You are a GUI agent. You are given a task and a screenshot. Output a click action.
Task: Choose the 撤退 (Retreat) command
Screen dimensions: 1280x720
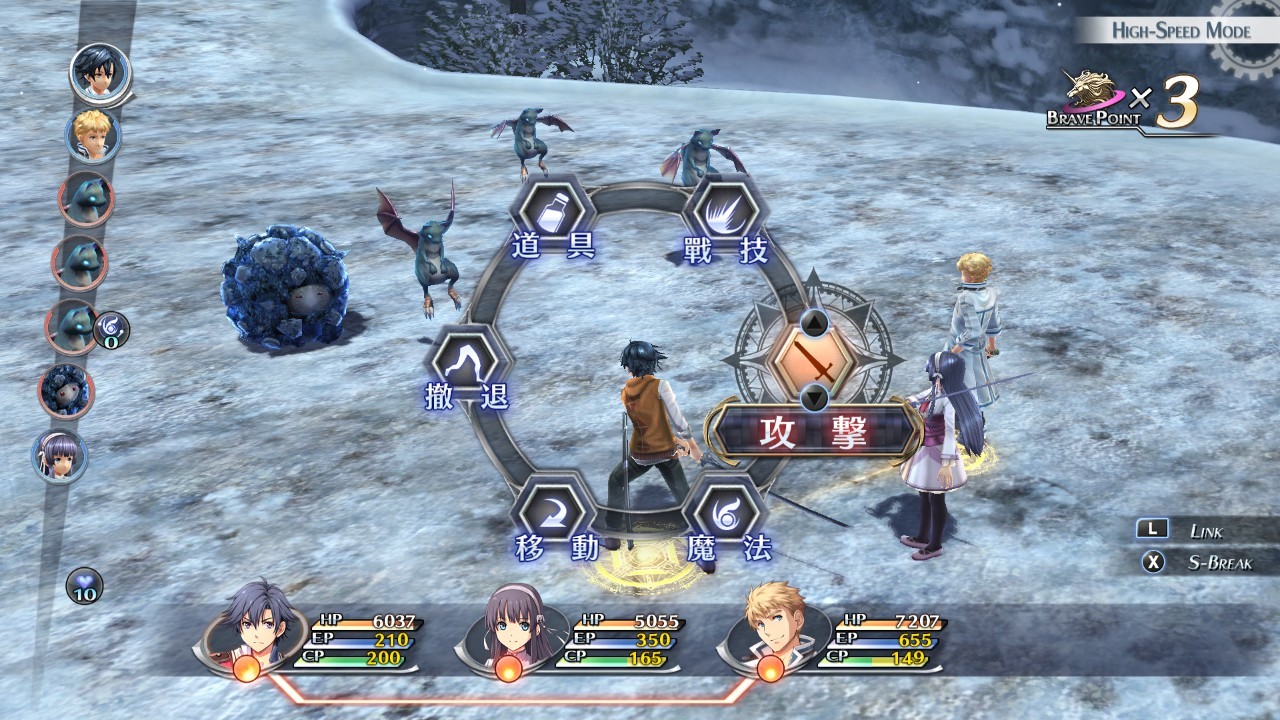[466, 363]
